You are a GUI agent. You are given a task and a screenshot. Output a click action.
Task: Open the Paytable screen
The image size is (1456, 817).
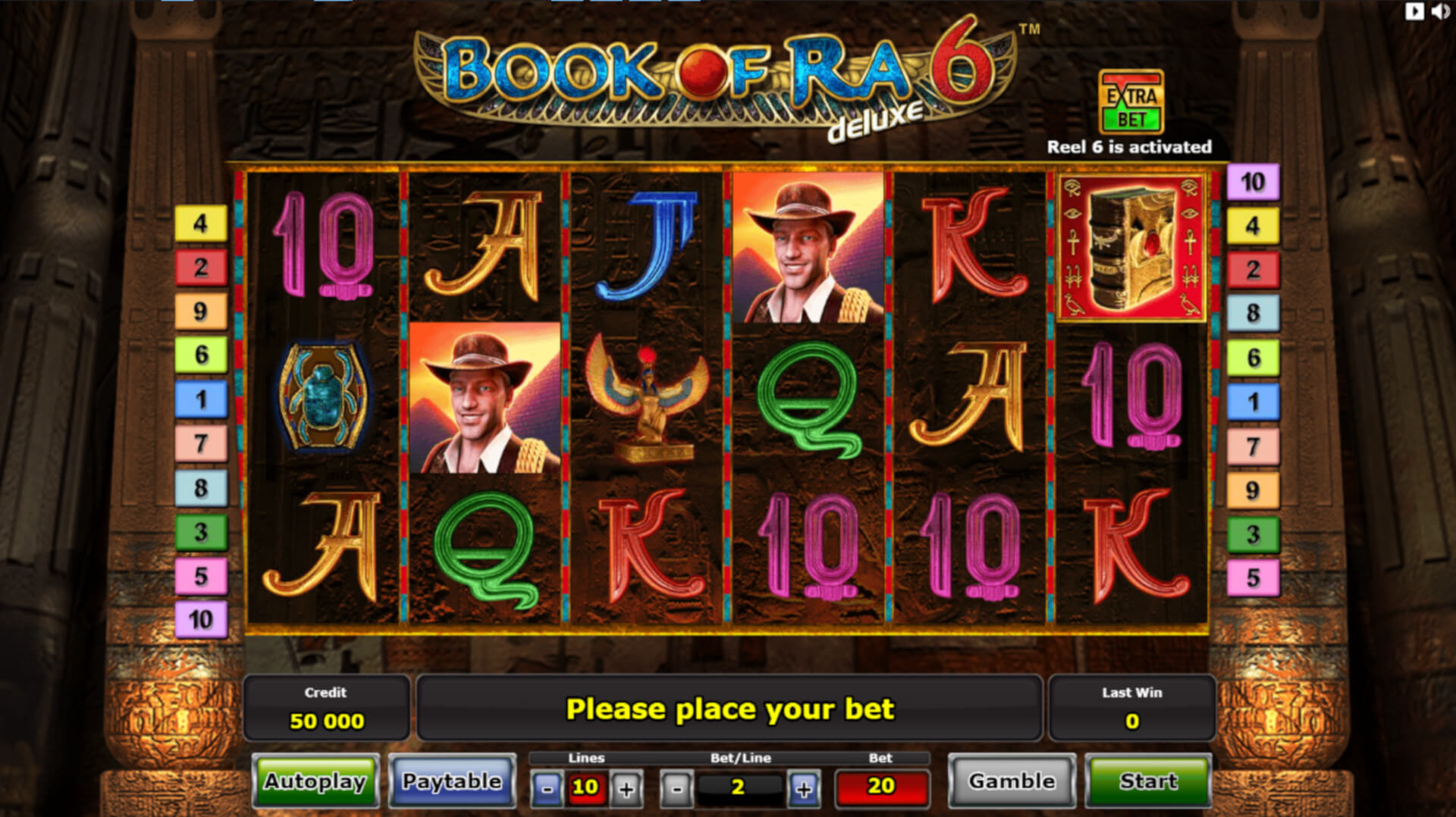(452, 781)
